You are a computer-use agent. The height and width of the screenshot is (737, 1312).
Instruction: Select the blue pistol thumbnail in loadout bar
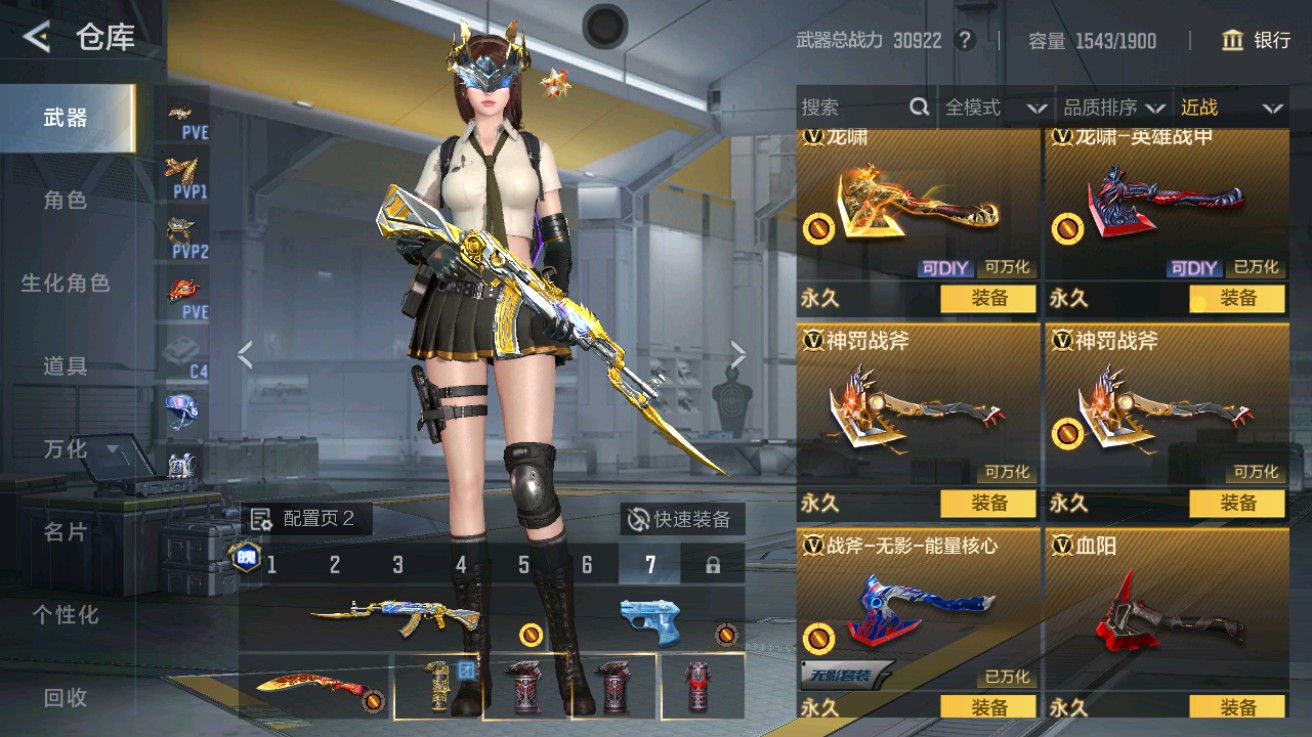click(651, 620)
